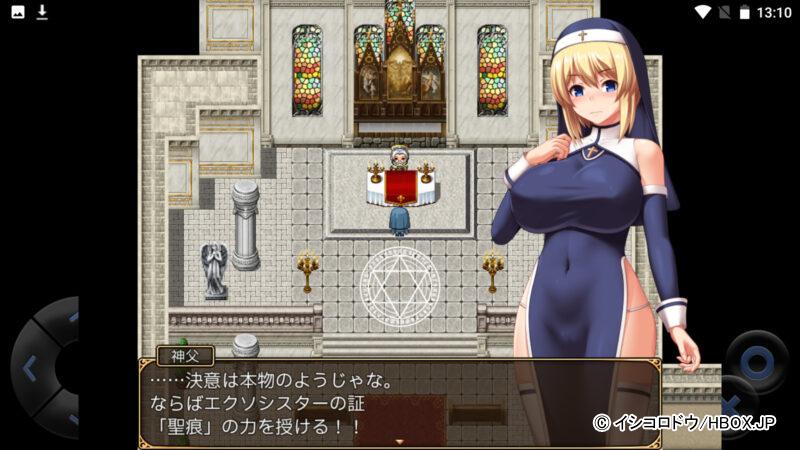800x450 pixels.
Task: Tap the circle confirm button
Action: click(755, 360)
